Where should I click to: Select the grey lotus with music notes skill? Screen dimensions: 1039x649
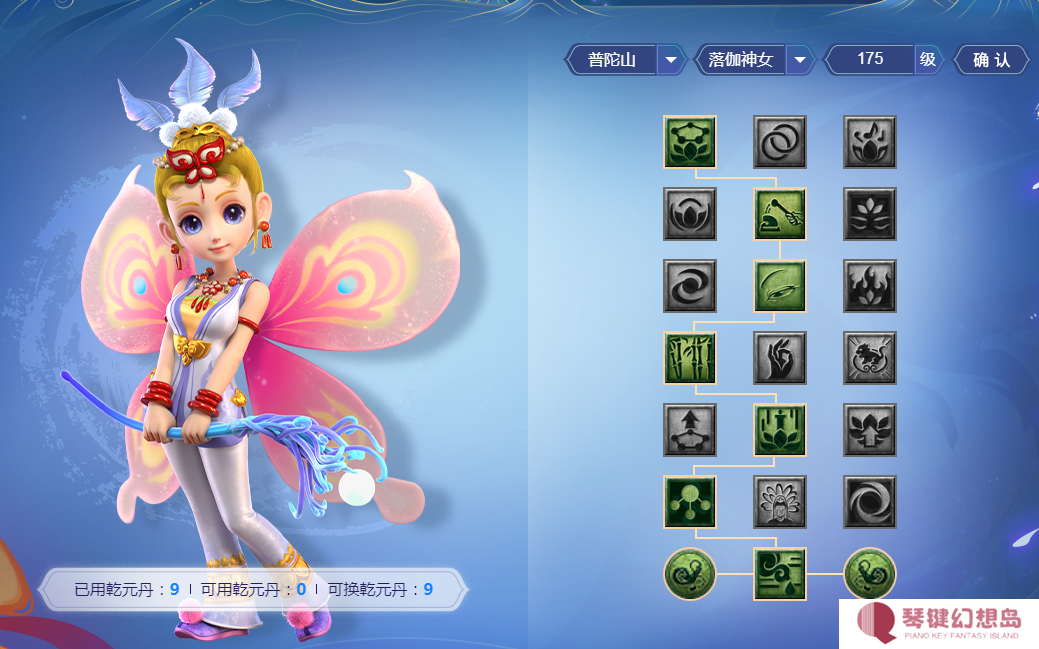[870, 142]
